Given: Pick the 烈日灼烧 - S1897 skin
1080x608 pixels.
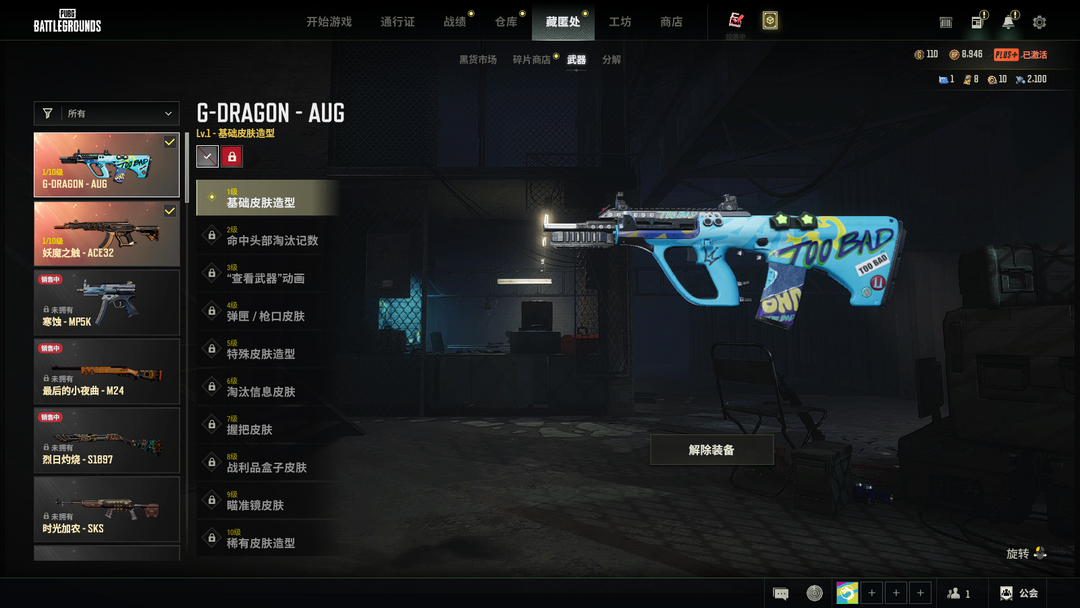Looking at the screenshot, I should [107, 440].
